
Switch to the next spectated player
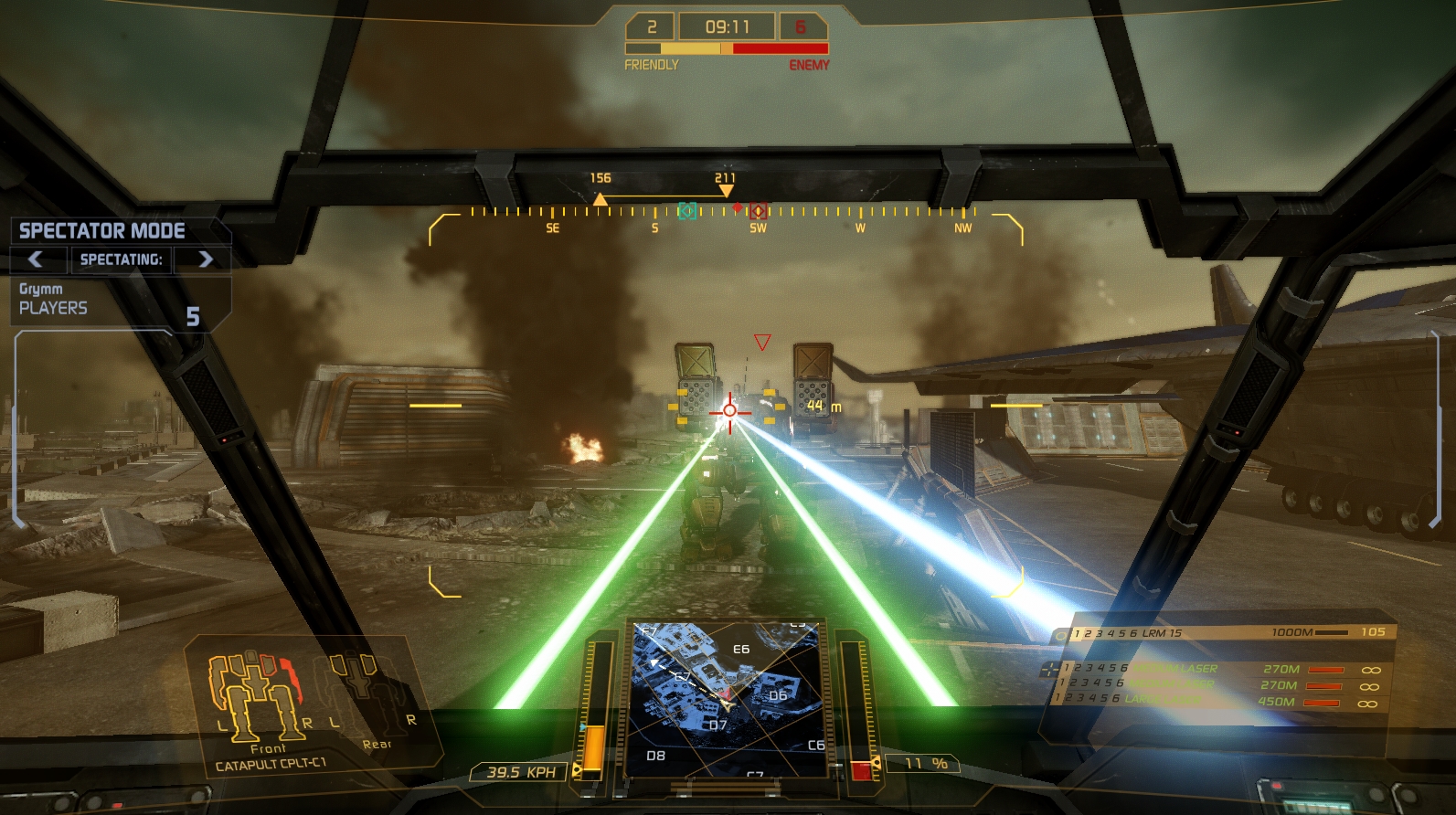[205, 259]
